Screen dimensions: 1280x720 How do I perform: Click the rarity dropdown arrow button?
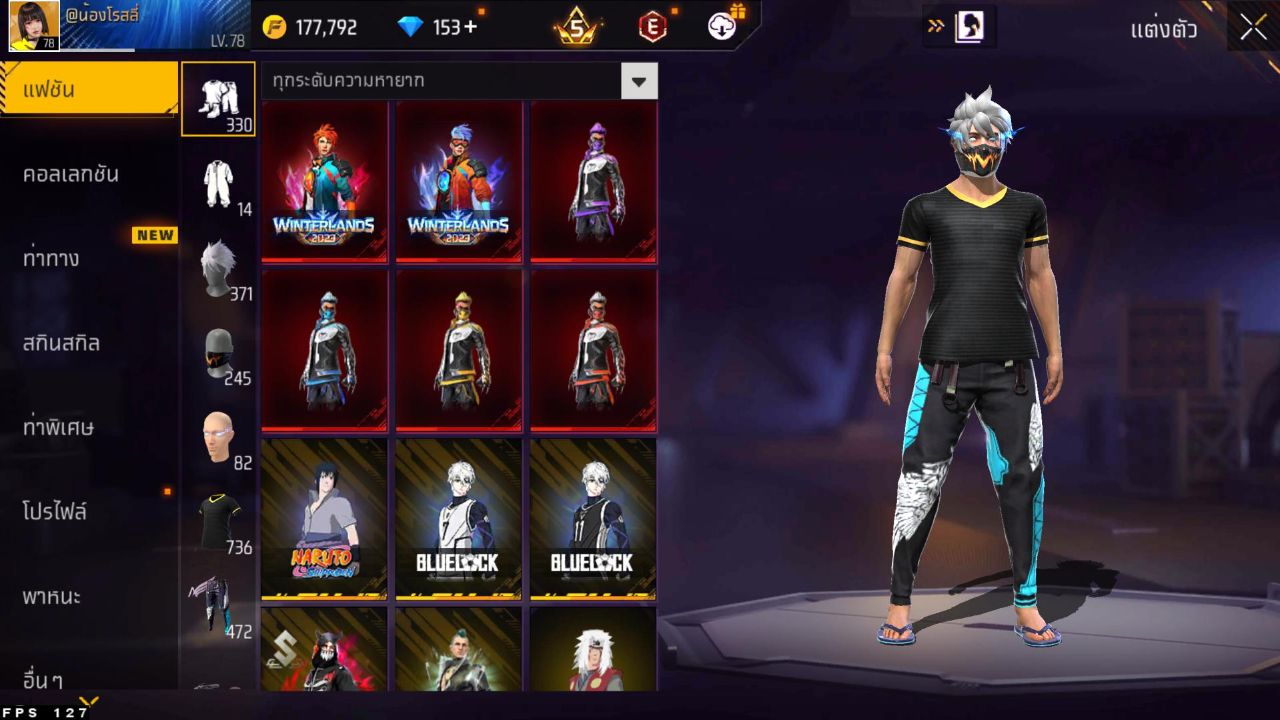click(640, 81)
